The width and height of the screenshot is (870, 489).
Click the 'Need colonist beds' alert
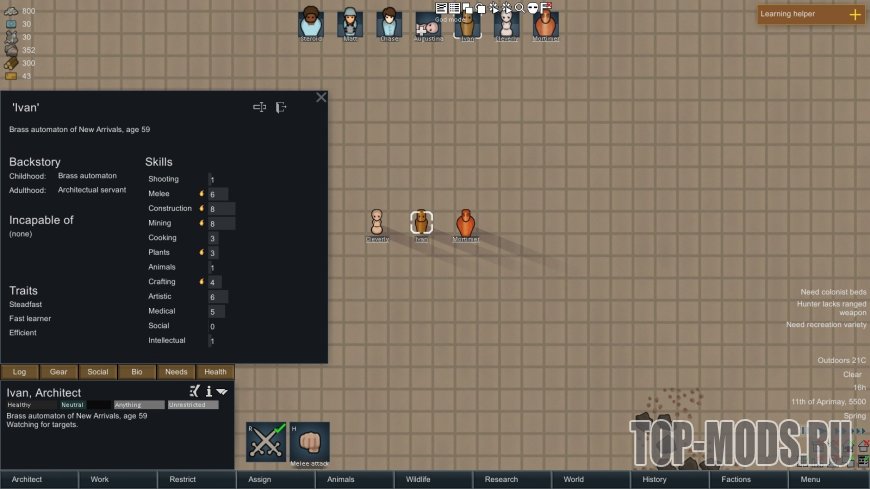826,292
